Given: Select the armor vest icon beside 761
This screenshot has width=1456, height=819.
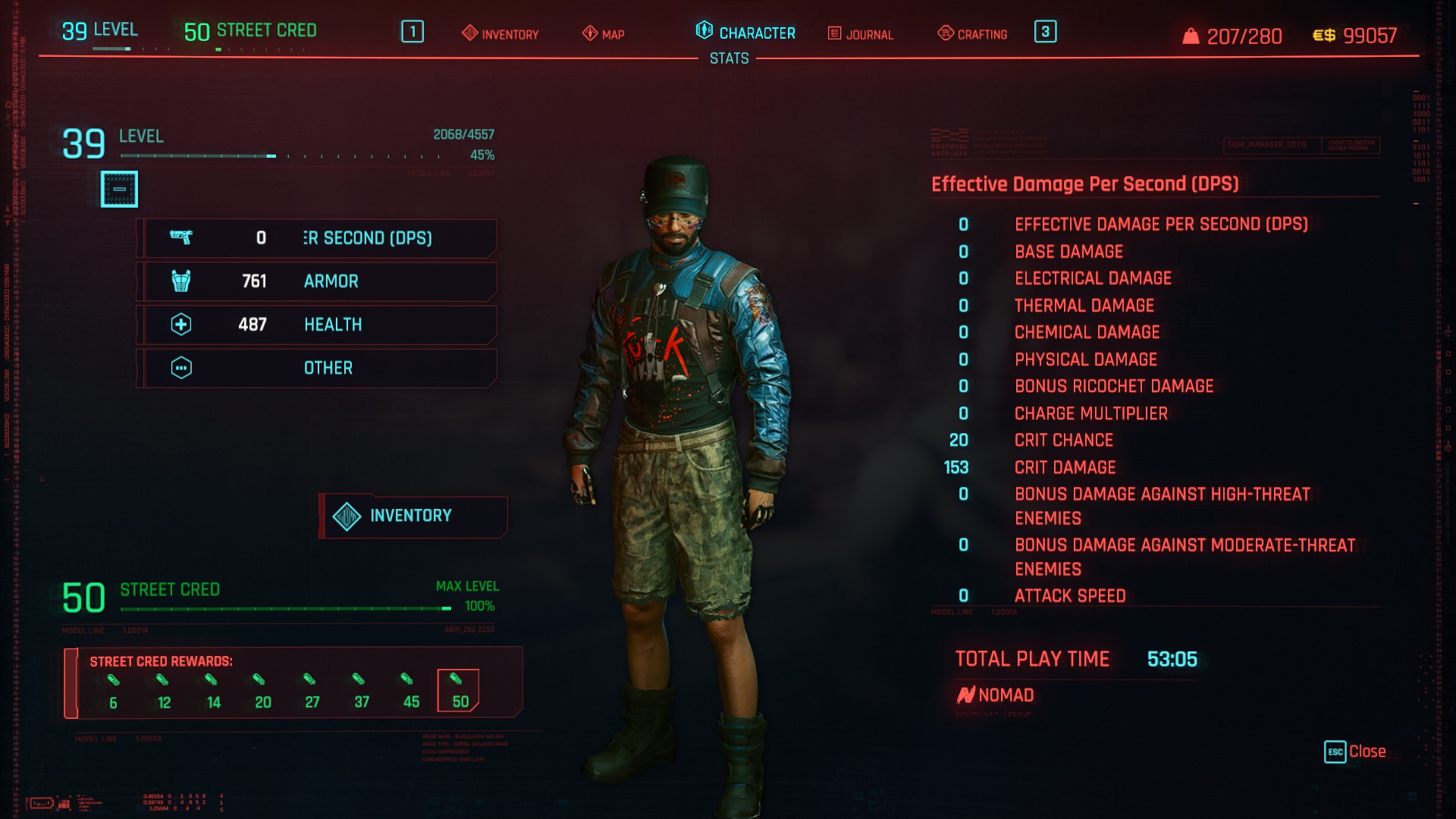Looking at the screenshot, I should click(x=182, y=281).
